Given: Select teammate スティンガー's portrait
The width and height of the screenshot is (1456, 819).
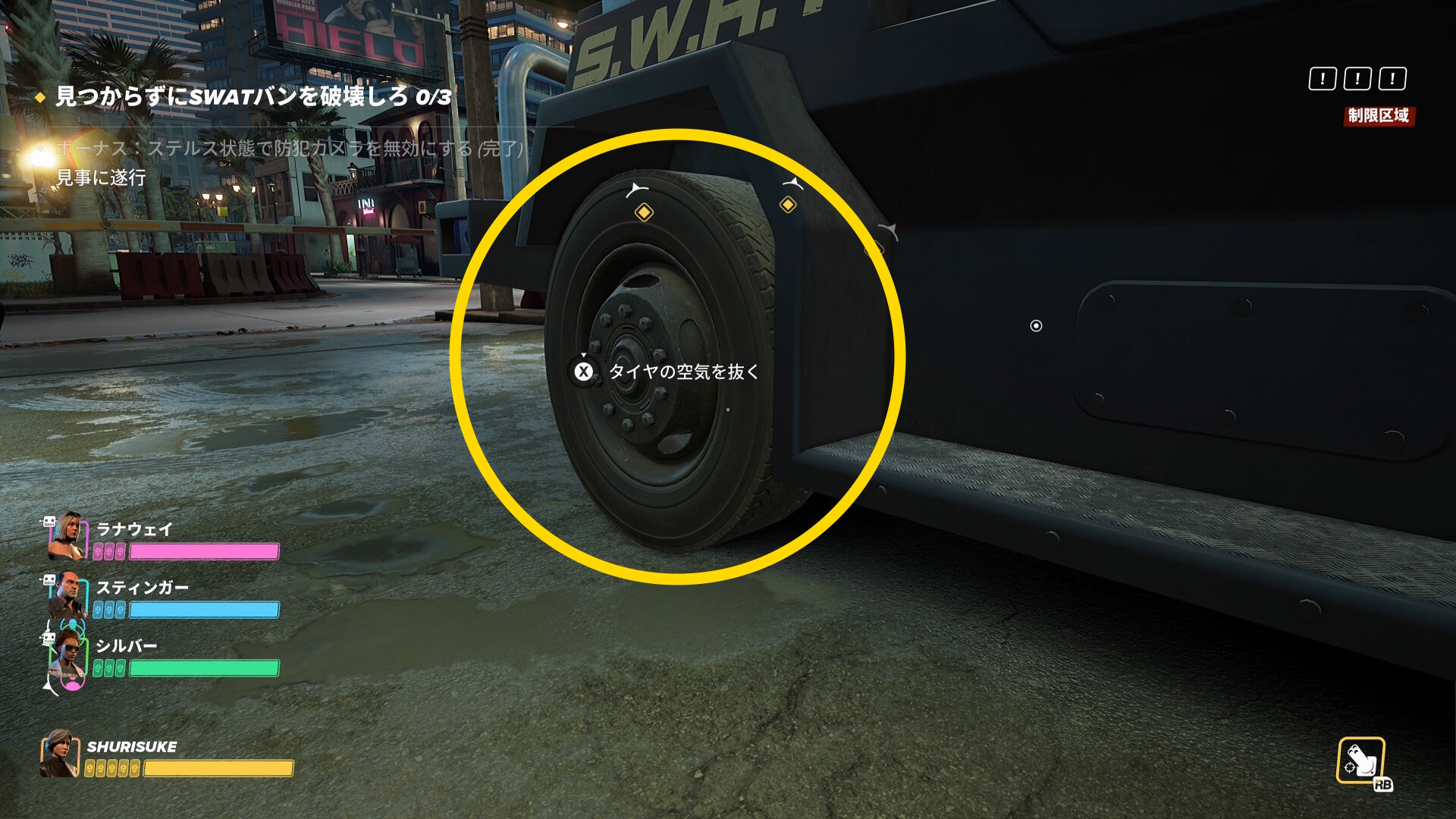Looking at the screenshot, I should pyautogui.click(x=67, y=595).
